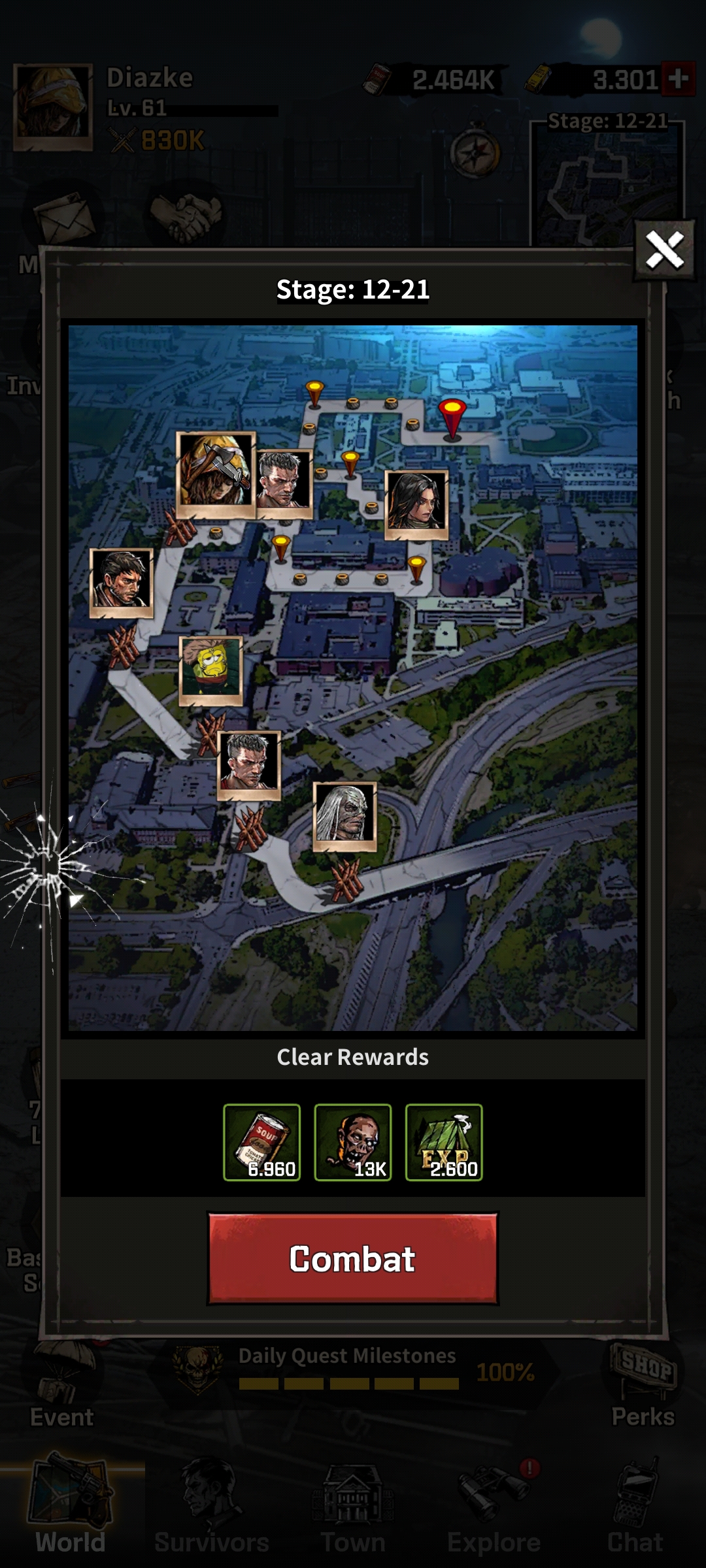
Task: Inspect the EXP tent clear reward
Action: (444, 1142)
